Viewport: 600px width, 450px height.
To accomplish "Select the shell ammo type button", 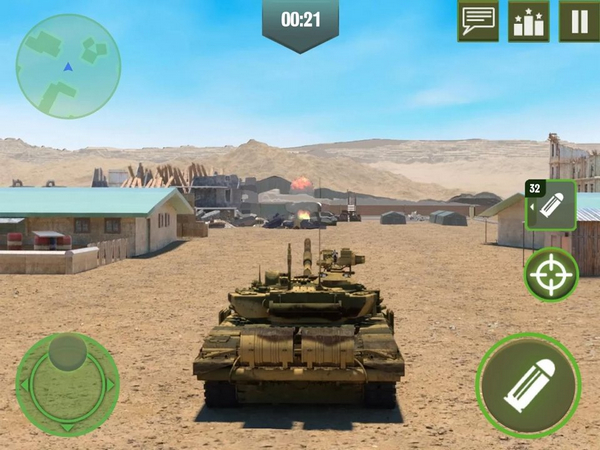I will (x=551, y=206).
